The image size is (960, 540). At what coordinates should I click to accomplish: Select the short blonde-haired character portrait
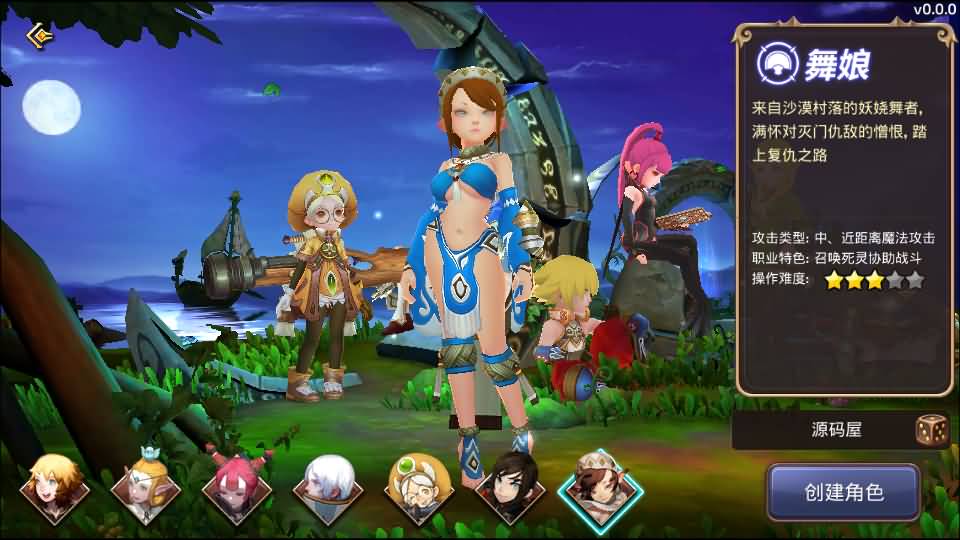55,487
